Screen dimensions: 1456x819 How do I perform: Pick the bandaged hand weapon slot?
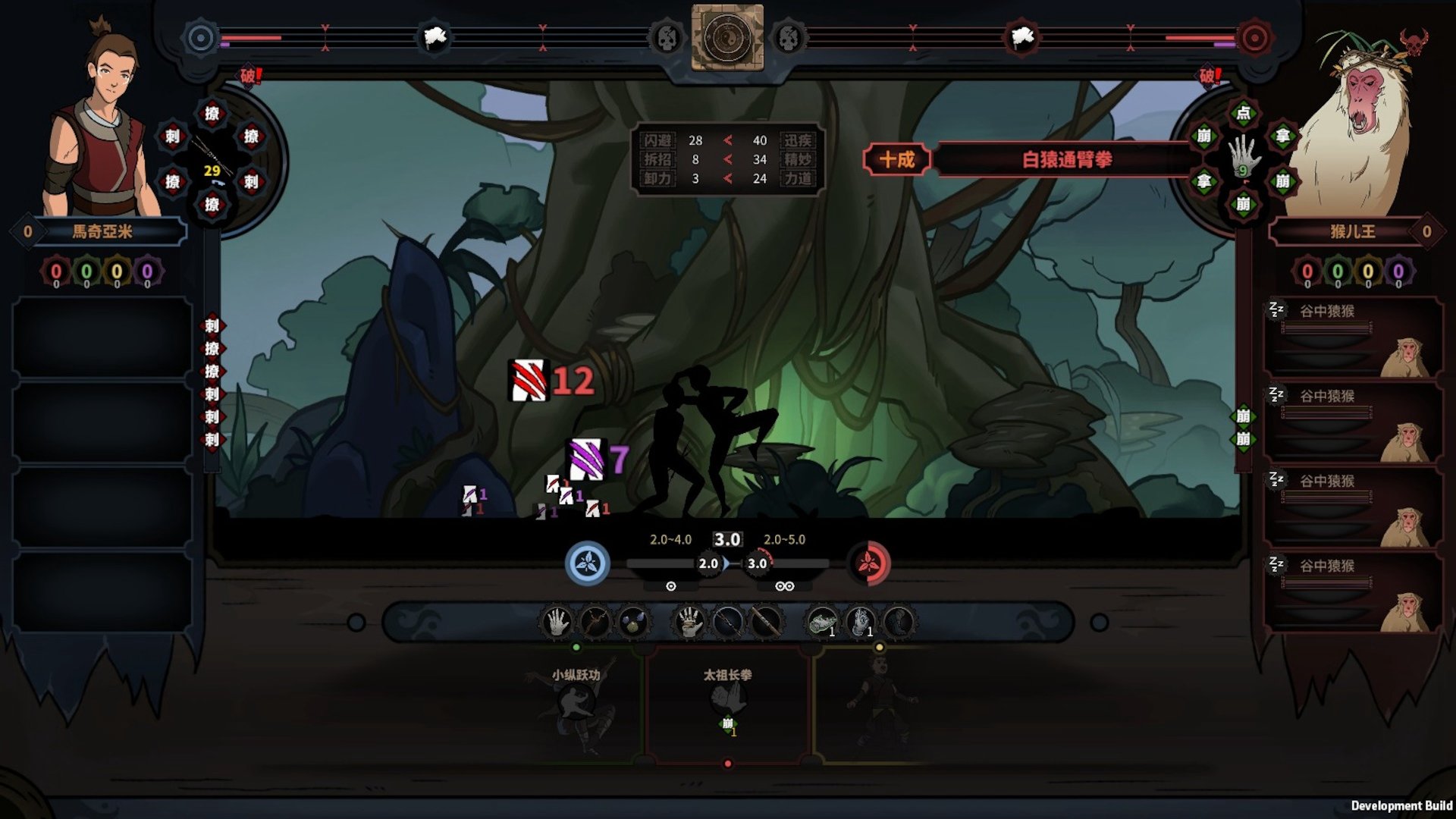pos(689,623)
